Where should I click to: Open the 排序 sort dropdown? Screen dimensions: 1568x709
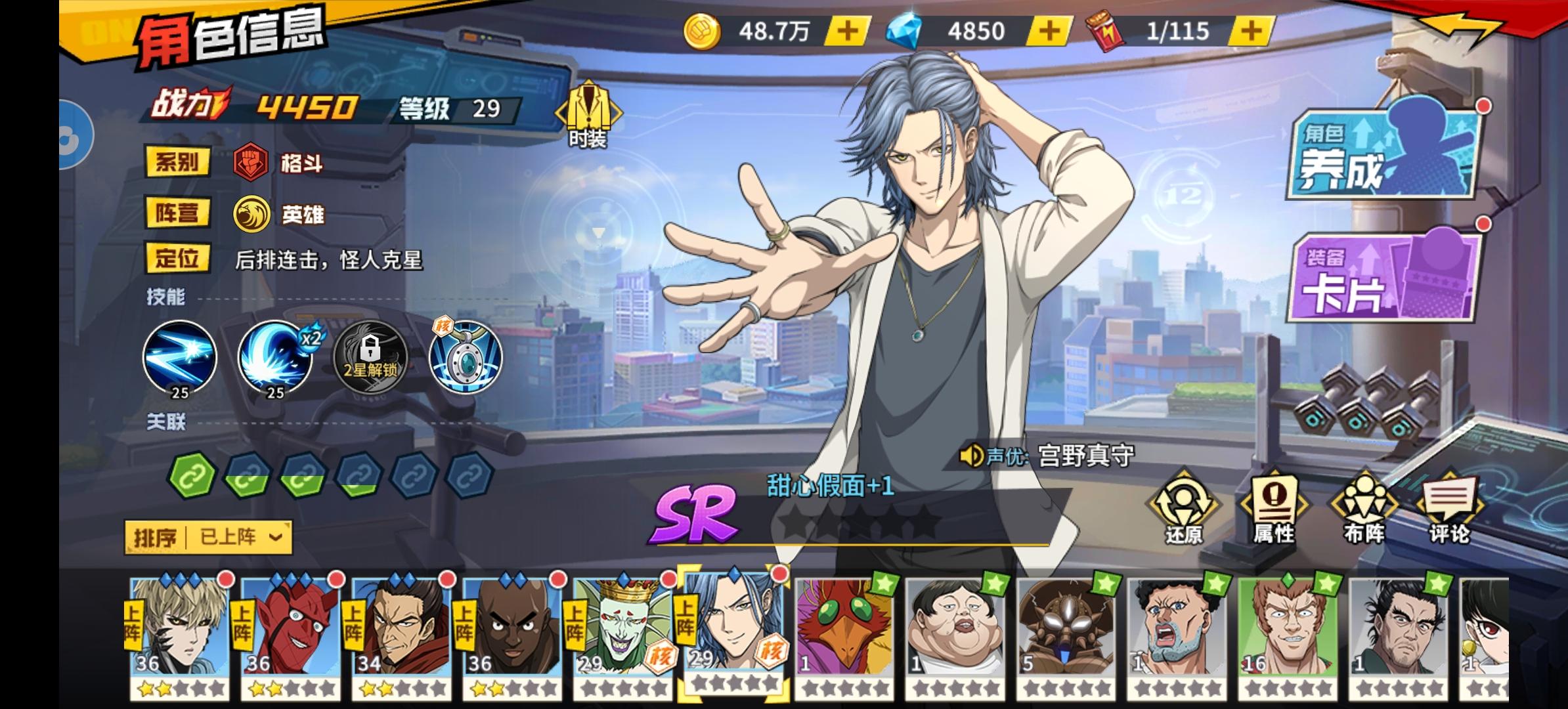[209, 538]
